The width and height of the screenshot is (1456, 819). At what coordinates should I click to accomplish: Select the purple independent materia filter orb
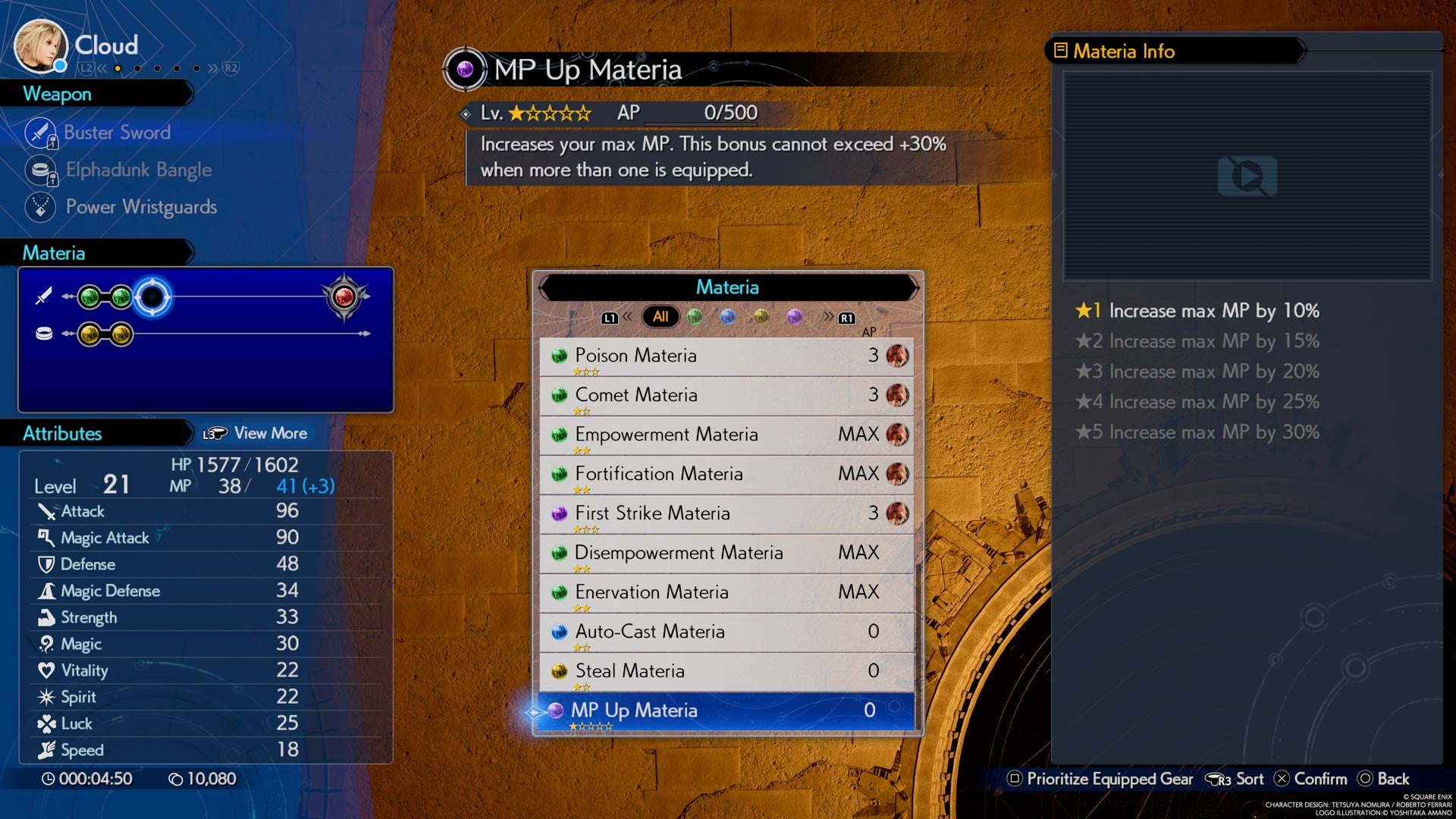(x=793, y=317)
